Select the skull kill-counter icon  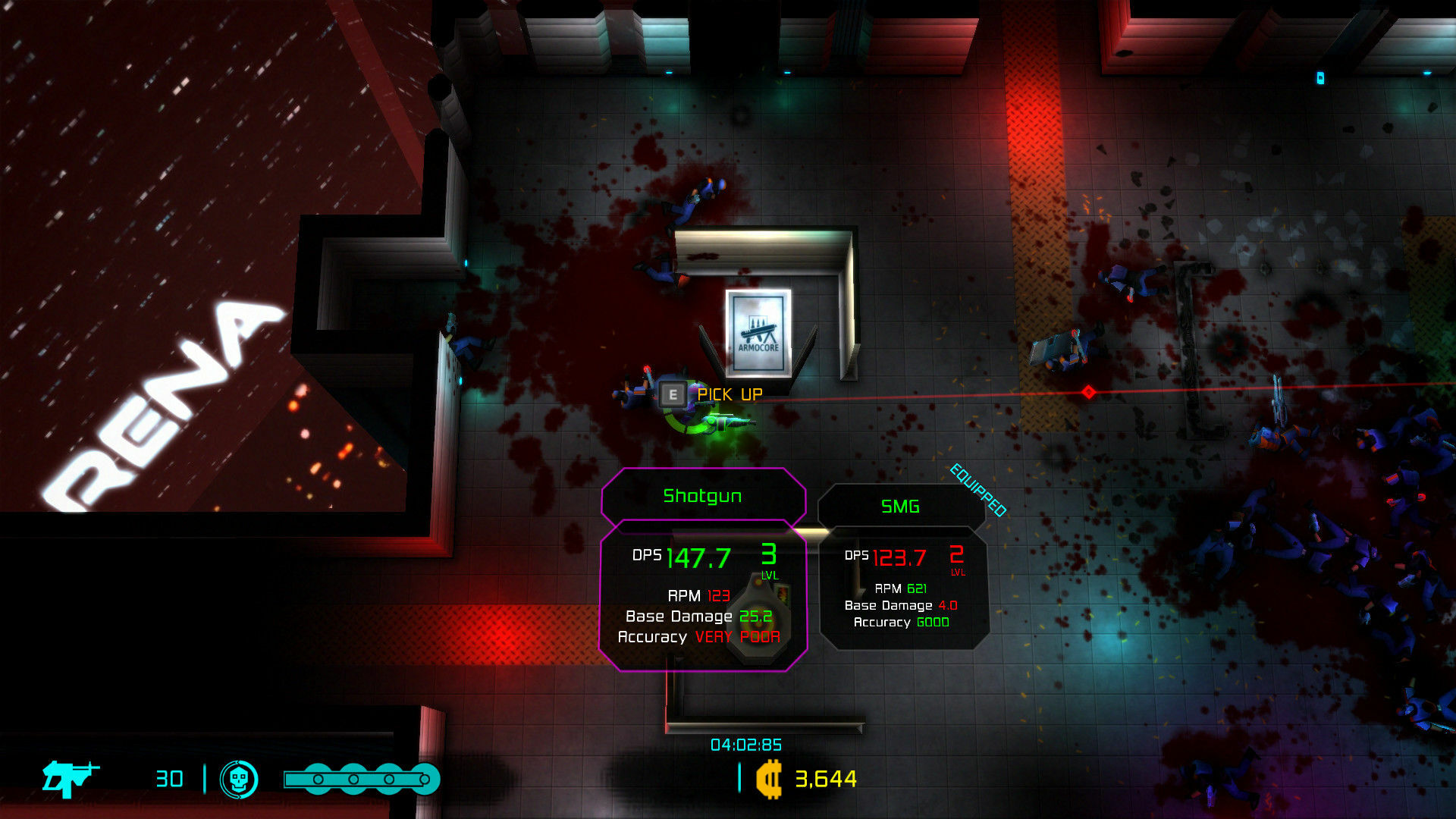(239, 779)
